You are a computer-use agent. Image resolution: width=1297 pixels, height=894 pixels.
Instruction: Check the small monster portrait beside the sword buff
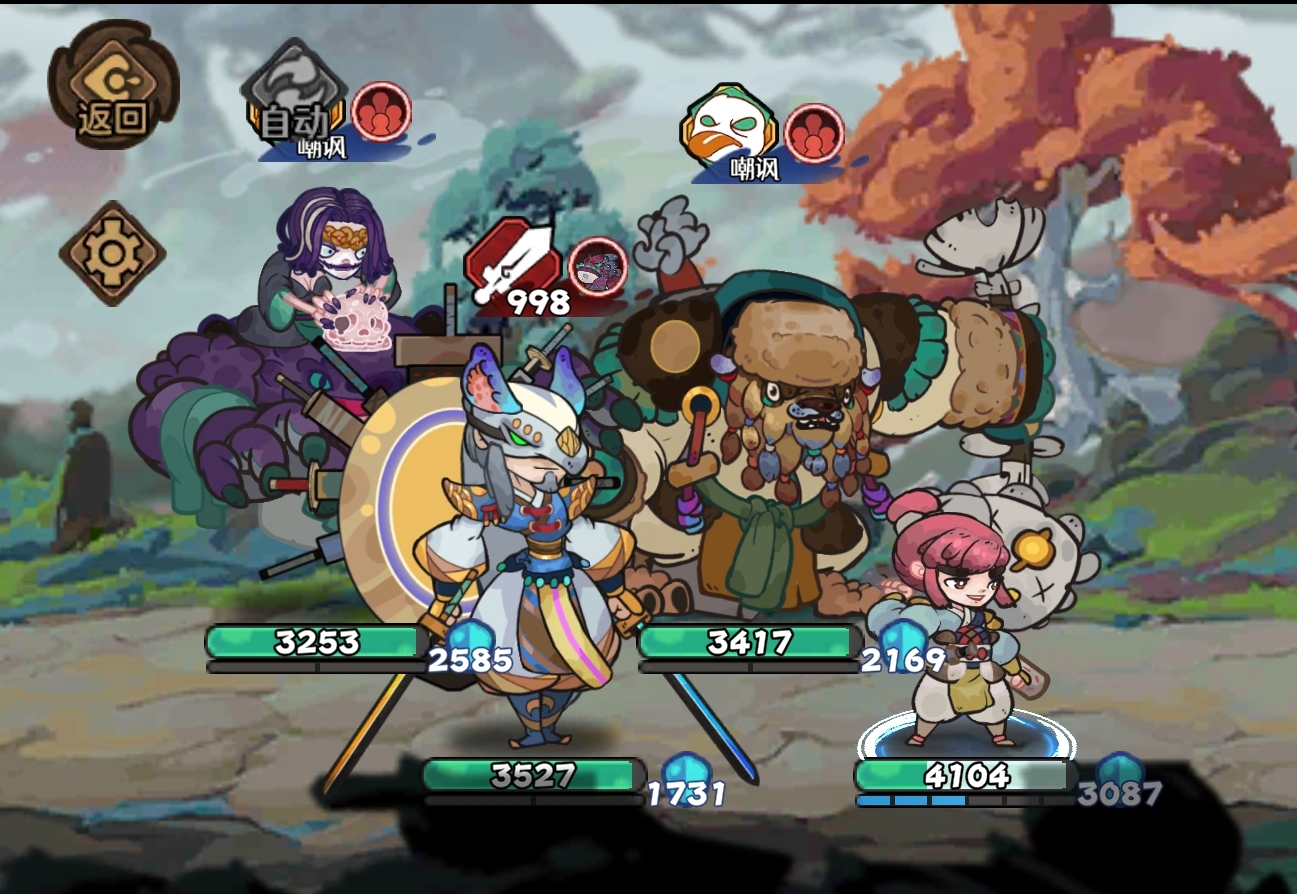point(597,267)
